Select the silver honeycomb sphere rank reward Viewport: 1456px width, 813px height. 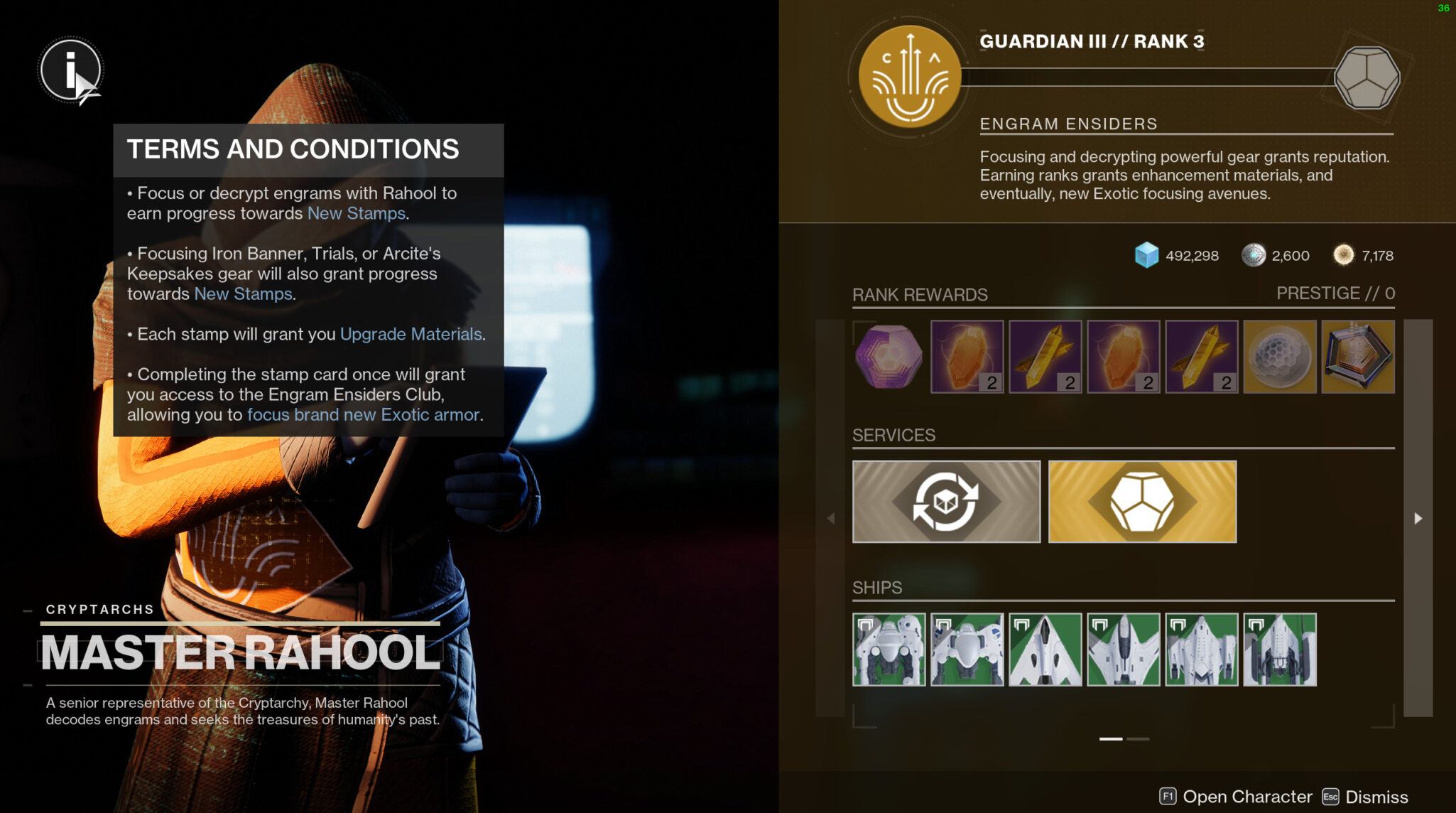point(1279,357)
